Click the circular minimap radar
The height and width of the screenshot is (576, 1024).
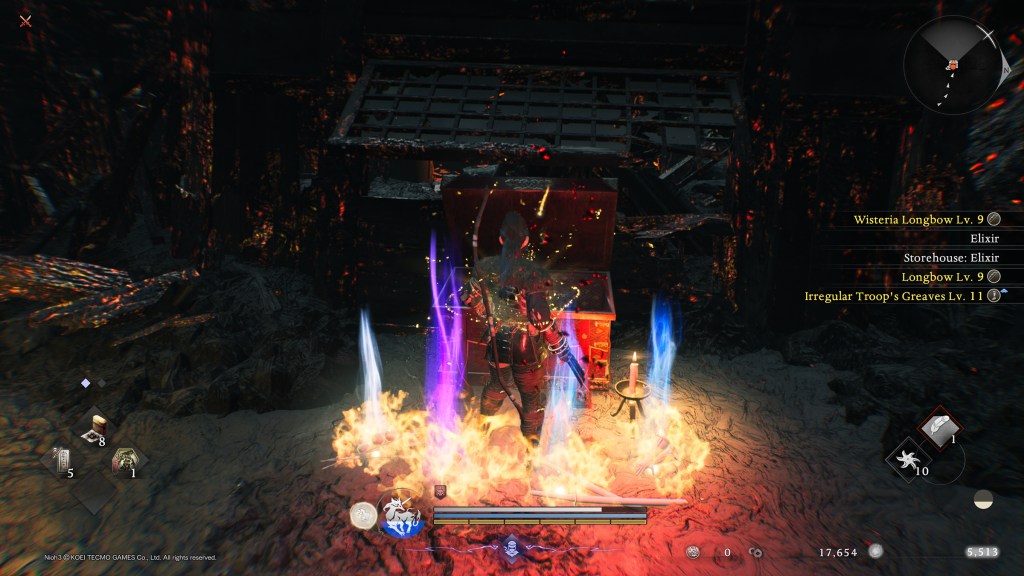tap(951, 65)
